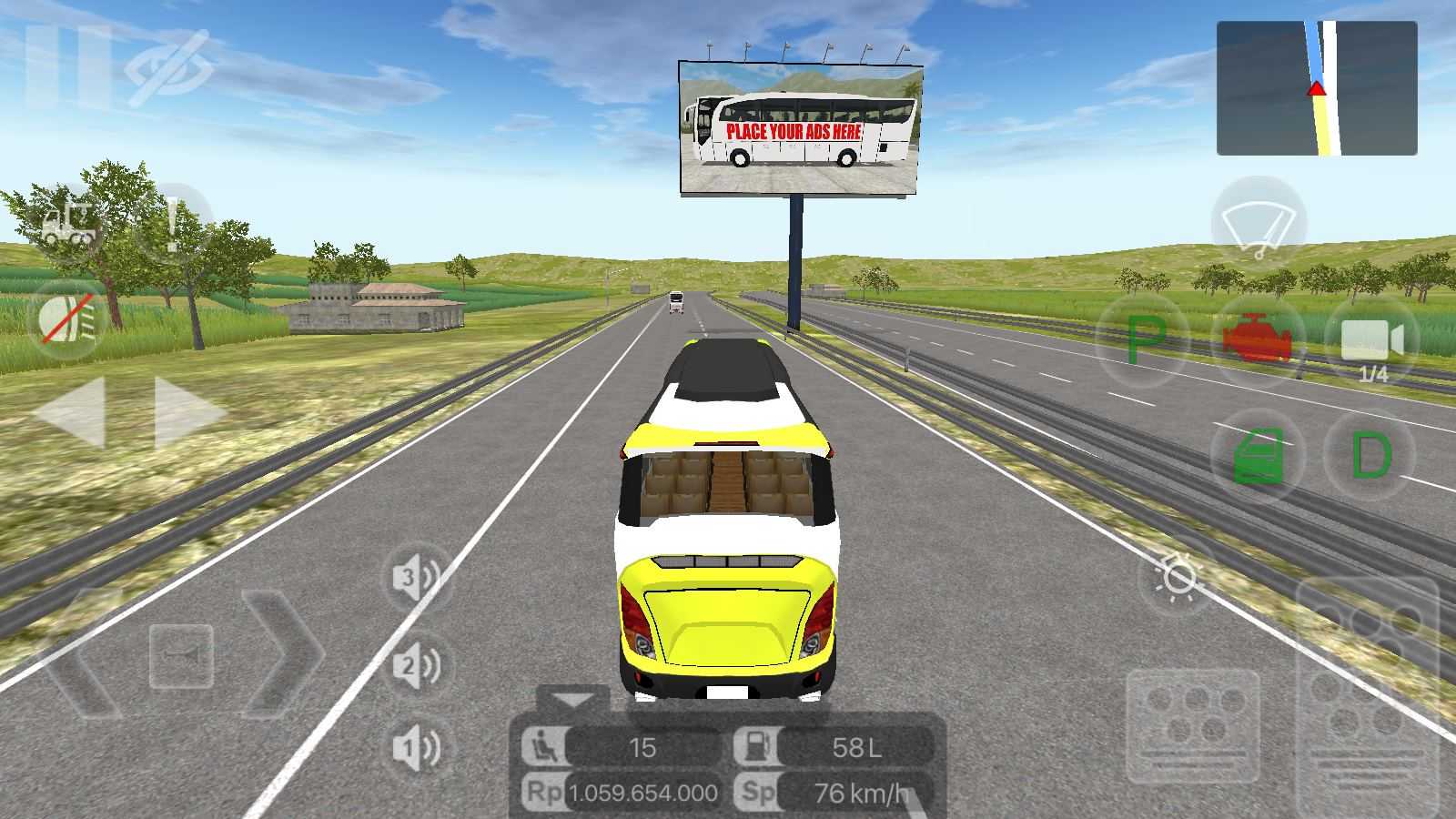Play horn sound number 1
The height and width of the screenshot is (819, 1456).
click(416, 748)
